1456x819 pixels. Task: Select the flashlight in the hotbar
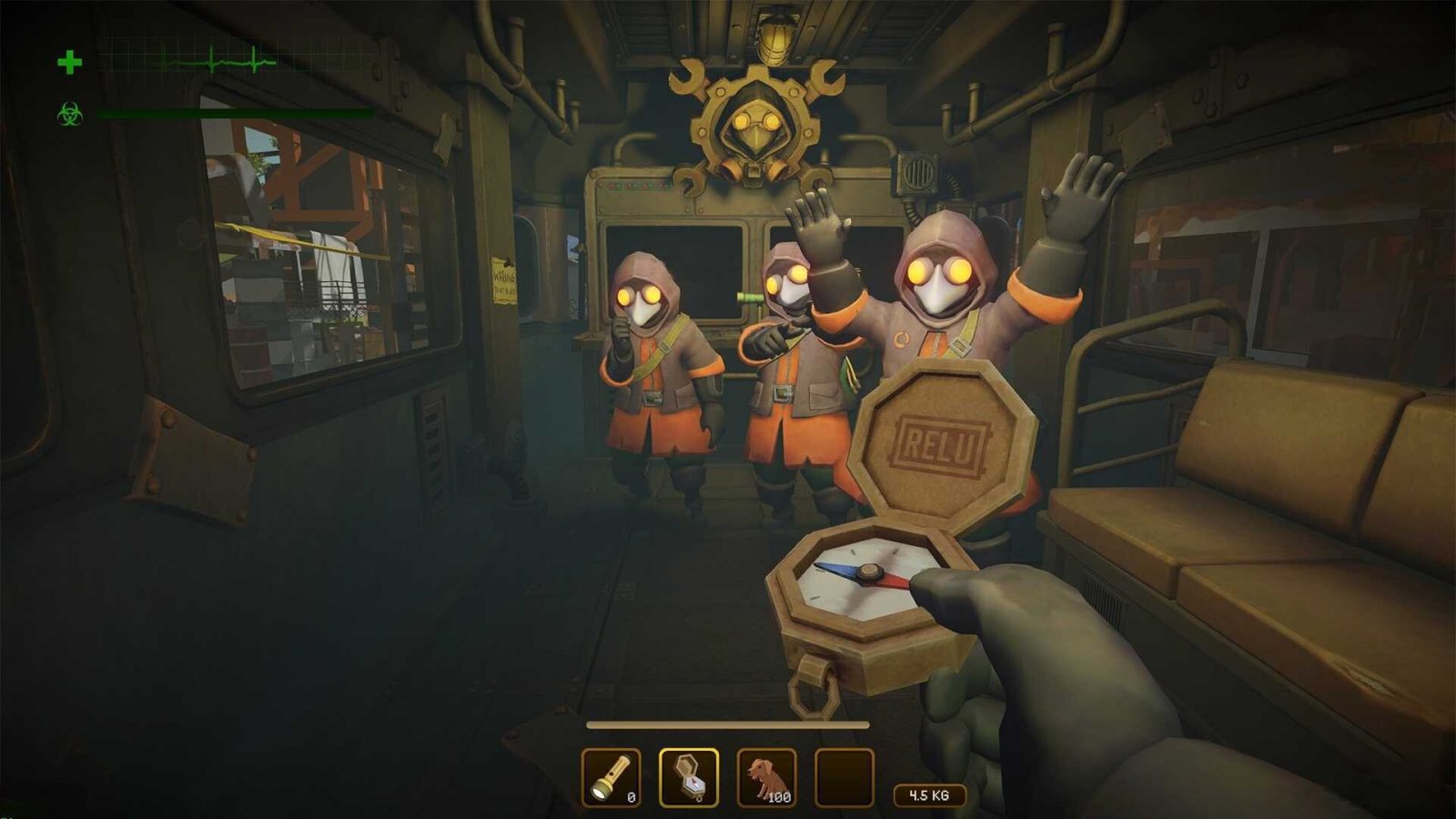[611, 776]
